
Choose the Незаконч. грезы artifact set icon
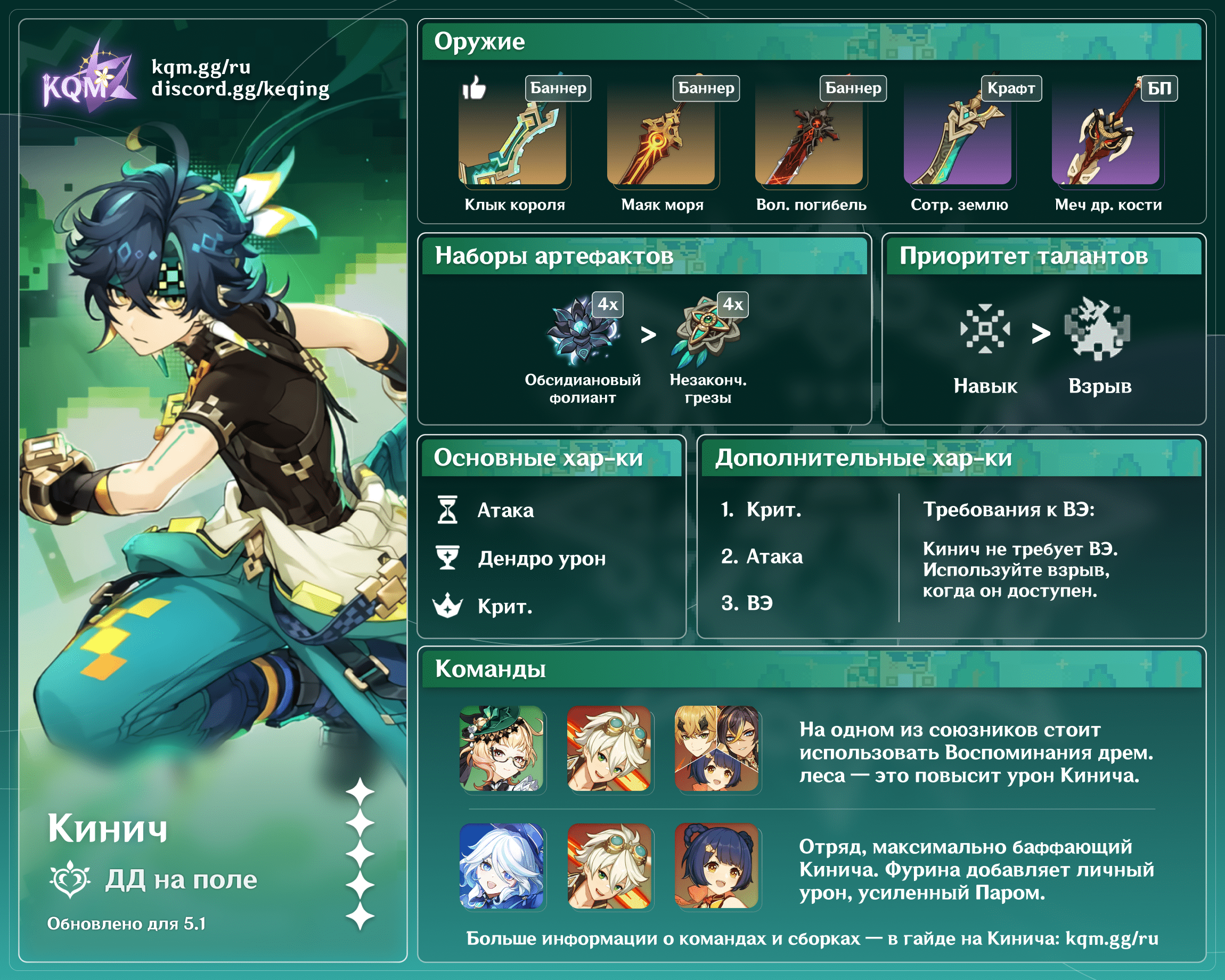coord(707,332)
